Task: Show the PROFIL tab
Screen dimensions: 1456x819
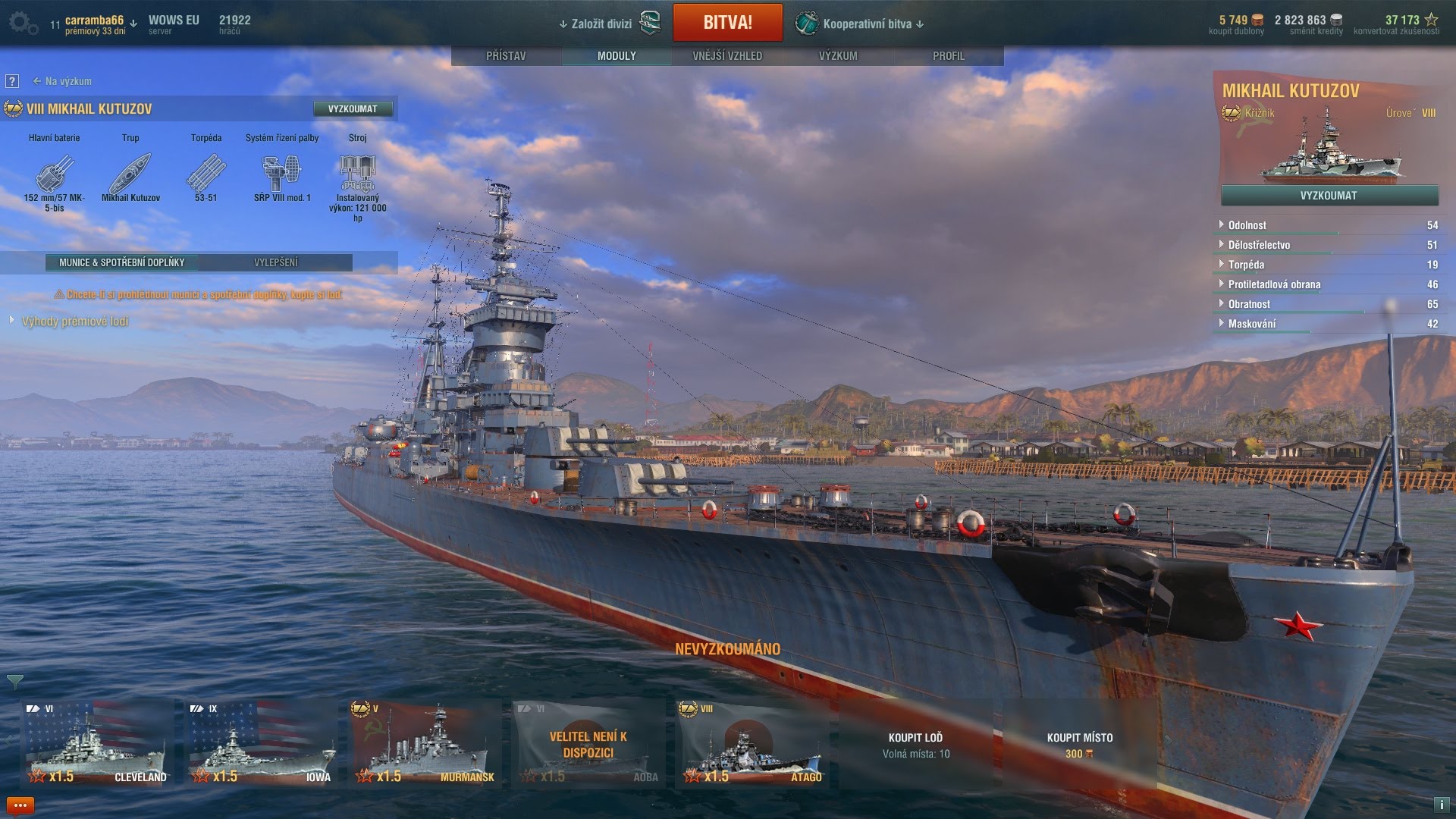Action: coord(949,56)
